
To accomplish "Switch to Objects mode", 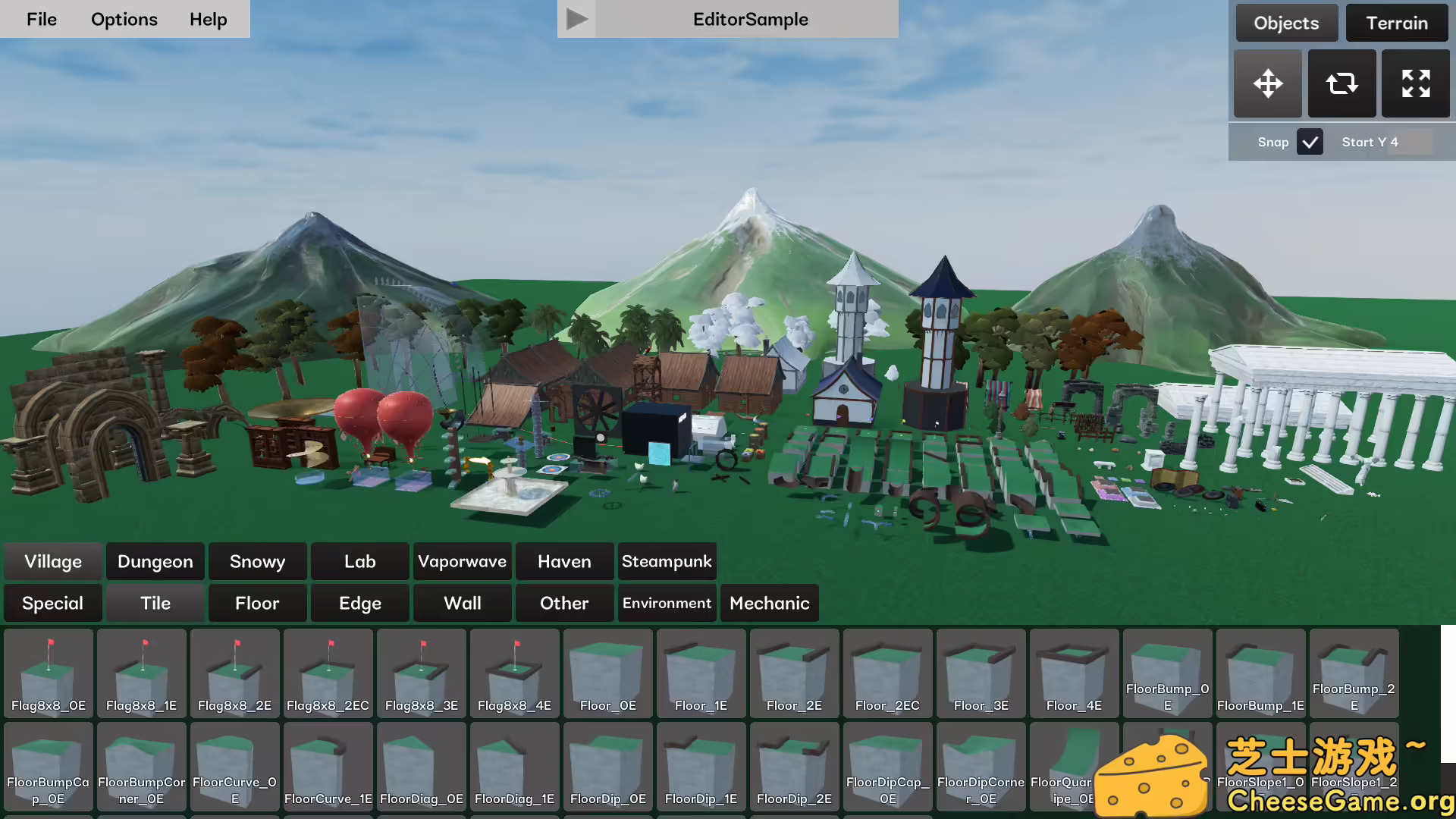I will point(1286,23).
